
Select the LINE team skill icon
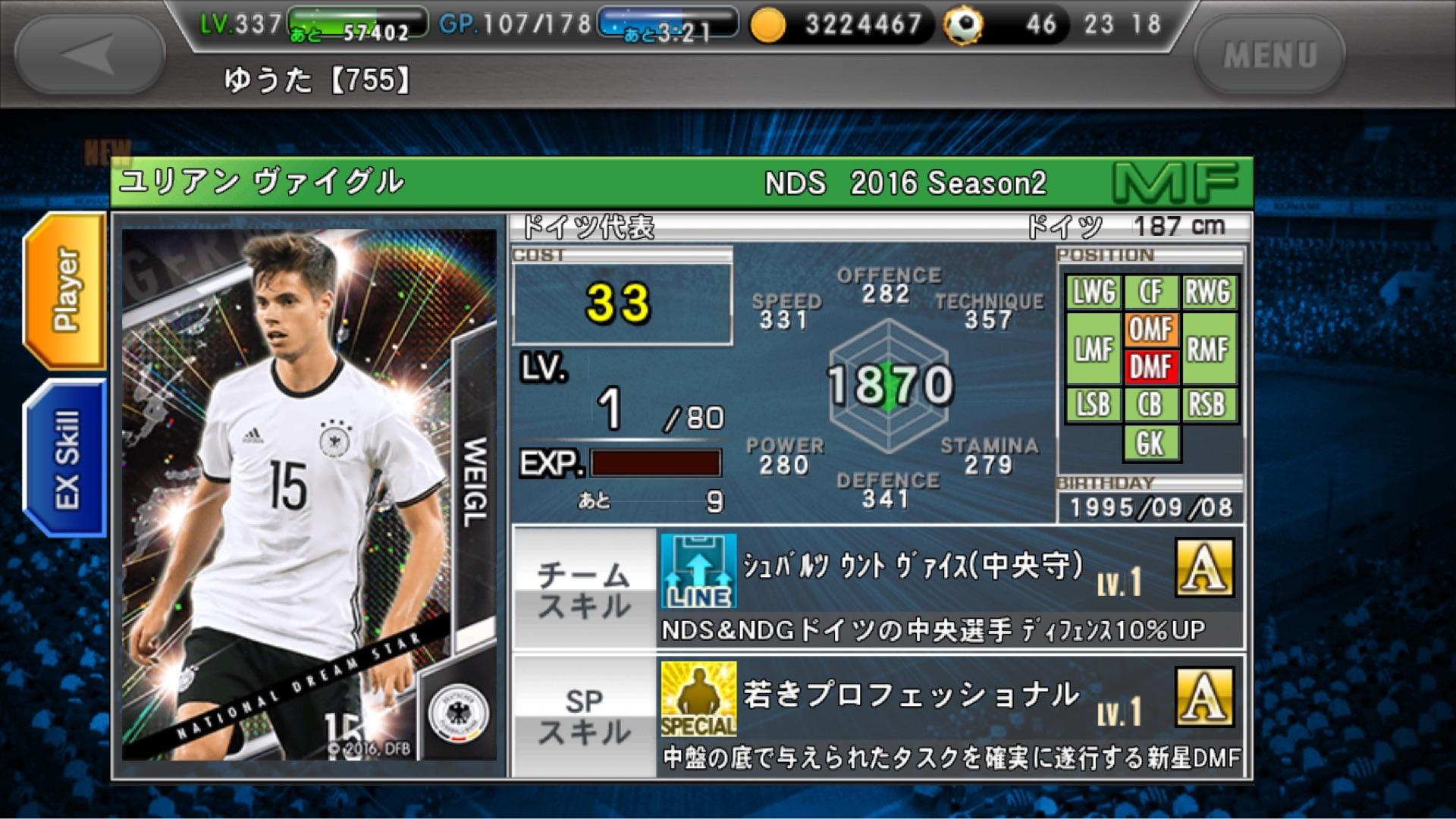[x=698, y=571]
